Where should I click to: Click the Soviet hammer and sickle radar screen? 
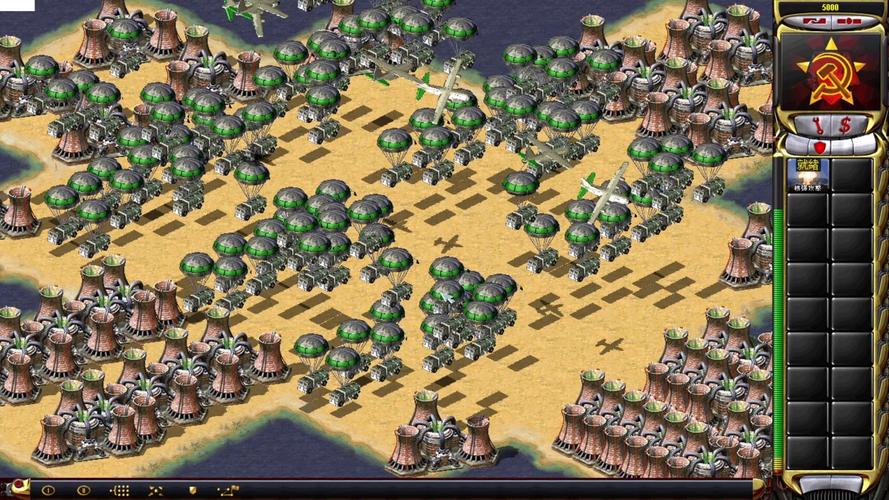(831, 69)
